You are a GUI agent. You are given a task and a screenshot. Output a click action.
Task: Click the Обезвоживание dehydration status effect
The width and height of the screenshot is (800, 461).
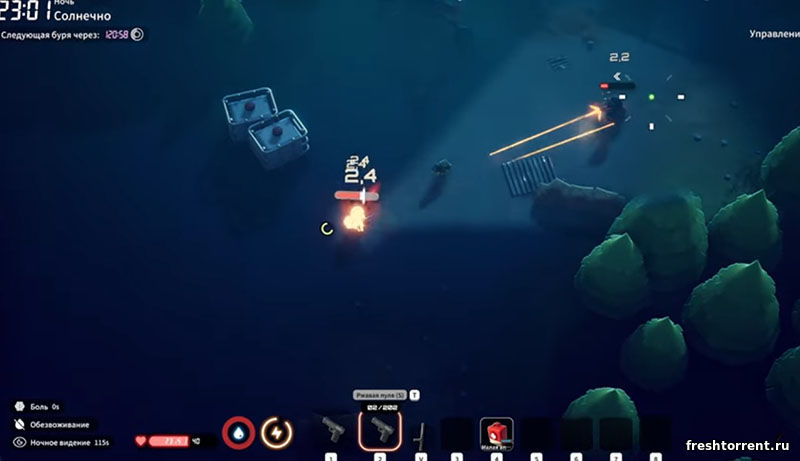coord(59,424)
